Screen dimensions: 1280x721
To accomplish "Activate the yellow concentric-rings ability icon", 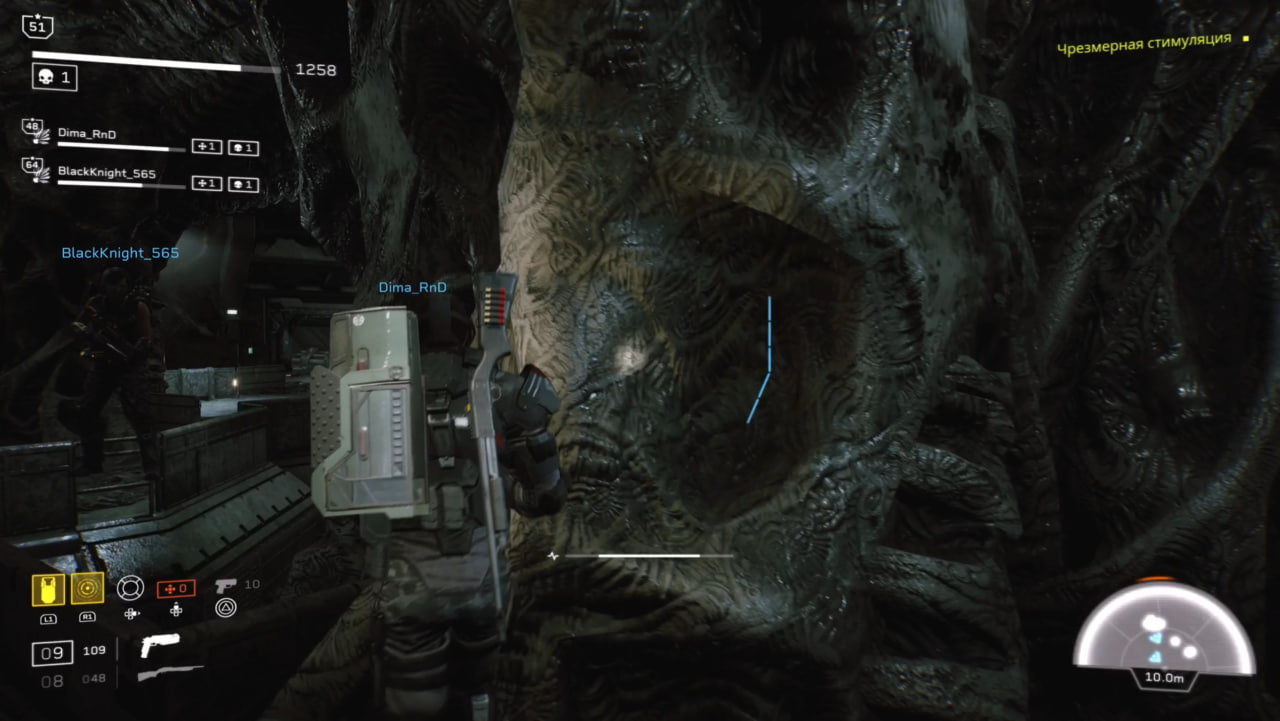I will coord(87,589).
